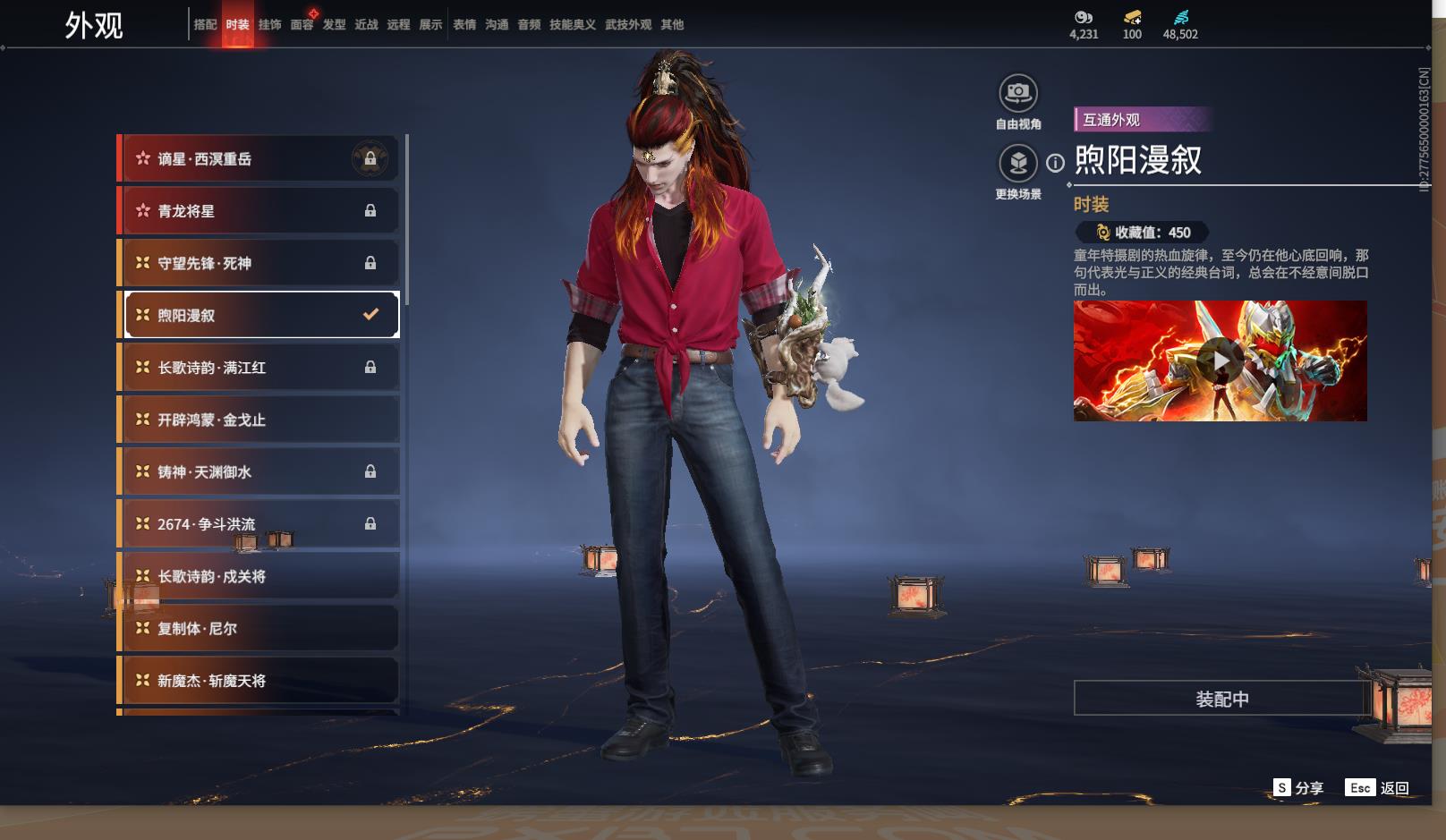This screenshot has width=1446, height=840.
Task: Pick the 复制体·尼尔 outfit
Action: pyautogui.click(x=258, y=628)
